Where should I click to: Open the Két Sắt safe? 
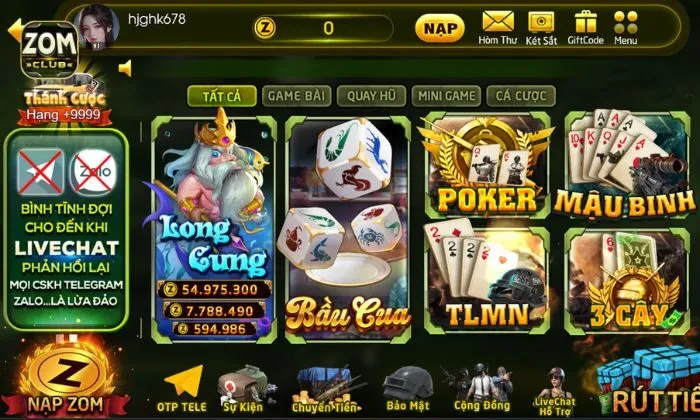(x=543, y=27)
